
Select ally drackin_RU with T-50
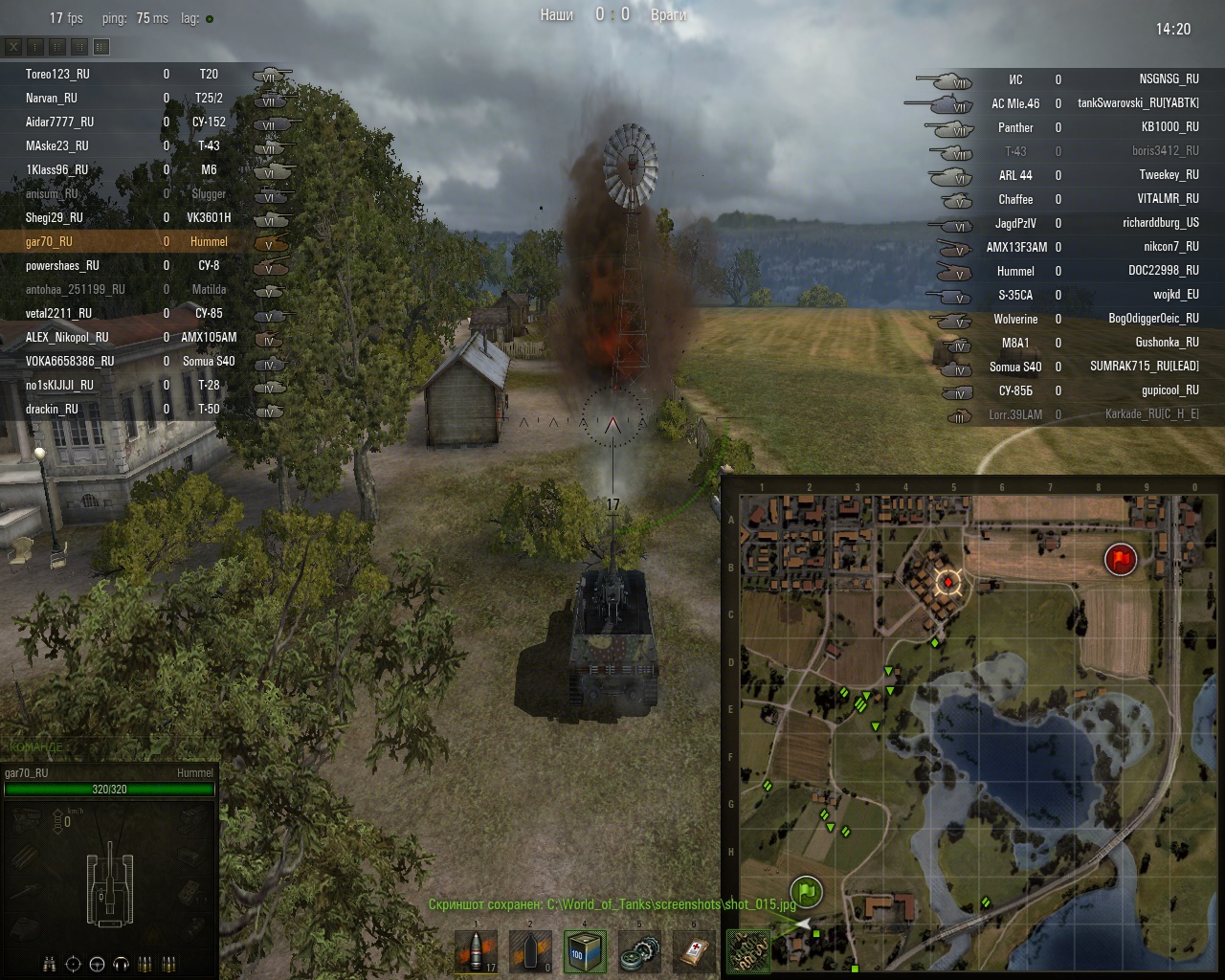[x=52, y=410]
